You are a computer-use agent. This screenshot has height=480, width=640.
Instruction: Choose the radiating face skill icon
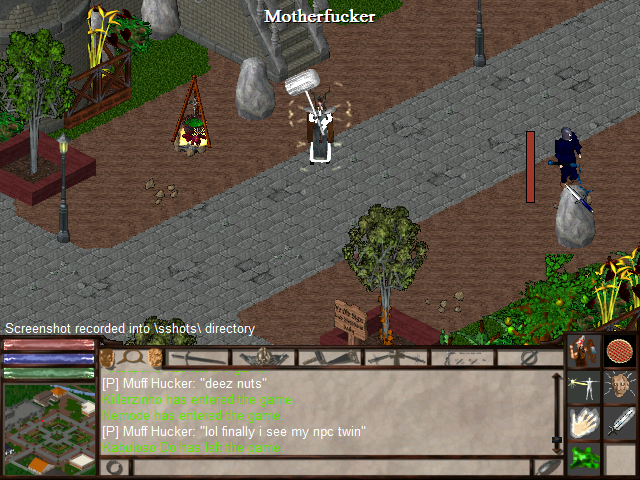[x=620, y=387]
